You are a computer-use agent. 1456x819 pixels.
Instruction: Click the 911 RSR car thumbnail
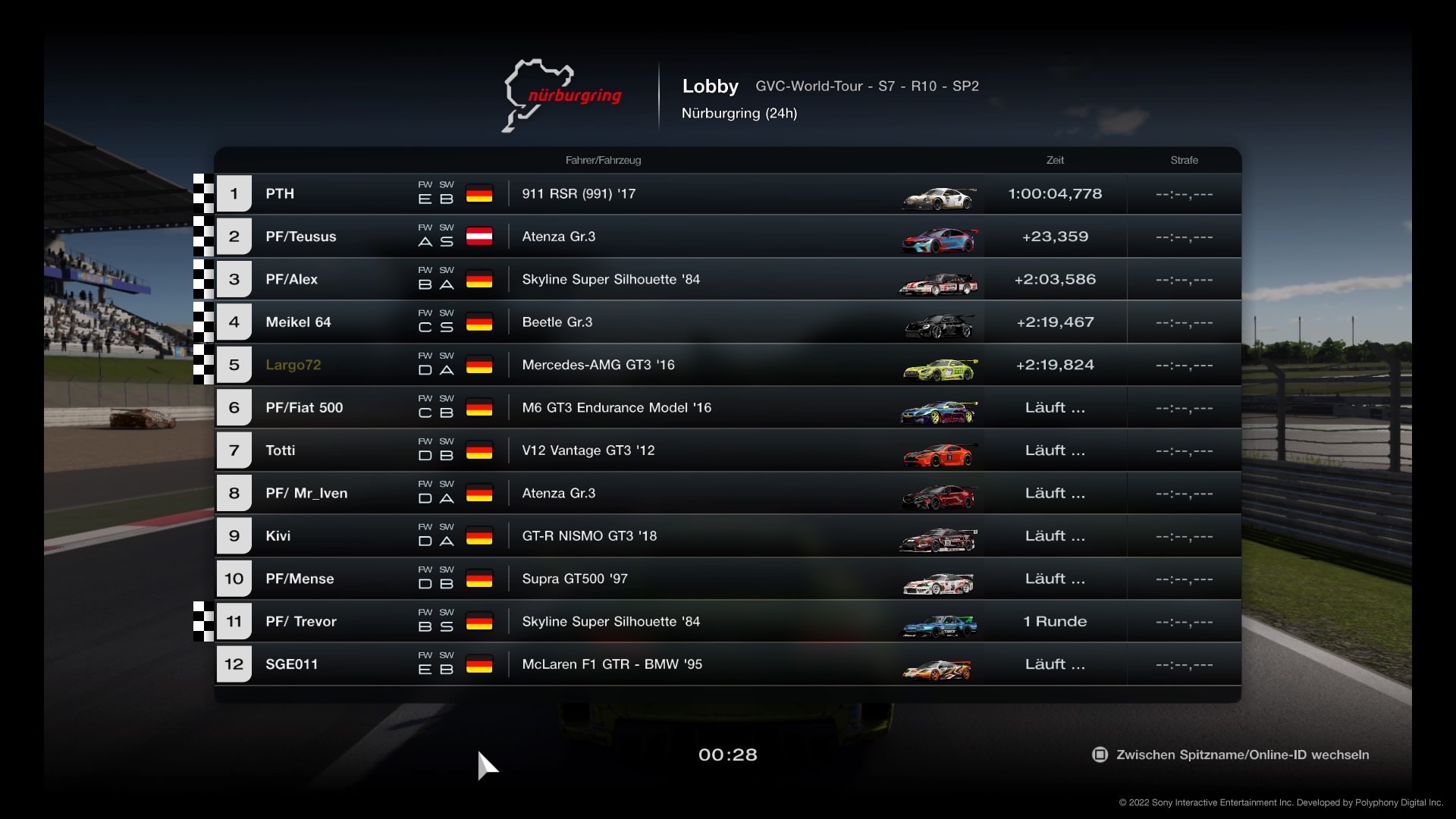tap(939, 198)
